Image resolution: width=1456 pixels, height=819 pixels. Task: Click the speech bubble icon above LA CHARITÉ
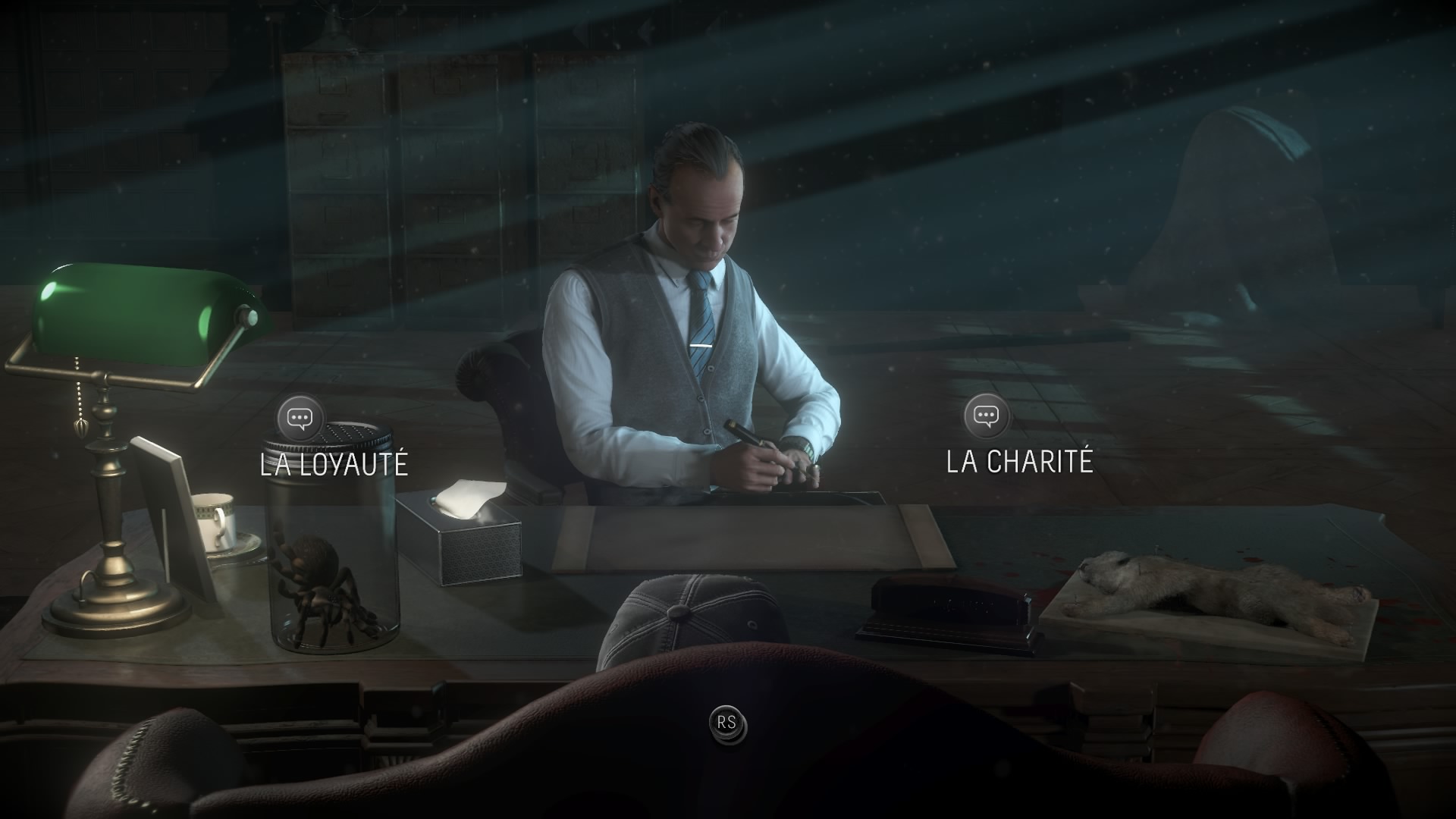985,415
